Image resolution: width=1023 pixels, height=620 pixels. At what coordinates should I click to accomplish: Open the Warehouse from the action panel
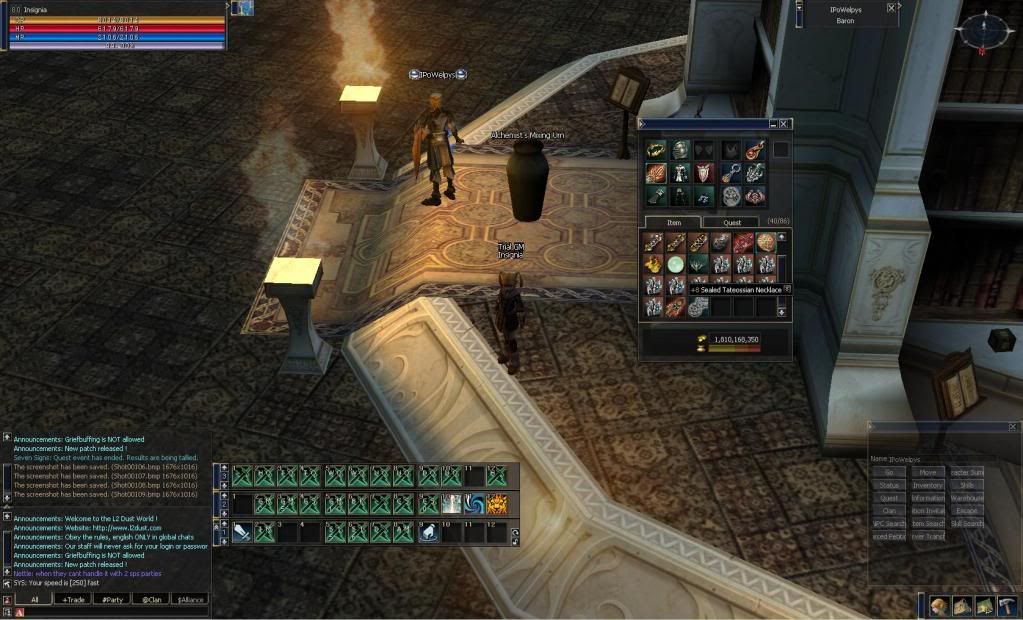point(967,498)
